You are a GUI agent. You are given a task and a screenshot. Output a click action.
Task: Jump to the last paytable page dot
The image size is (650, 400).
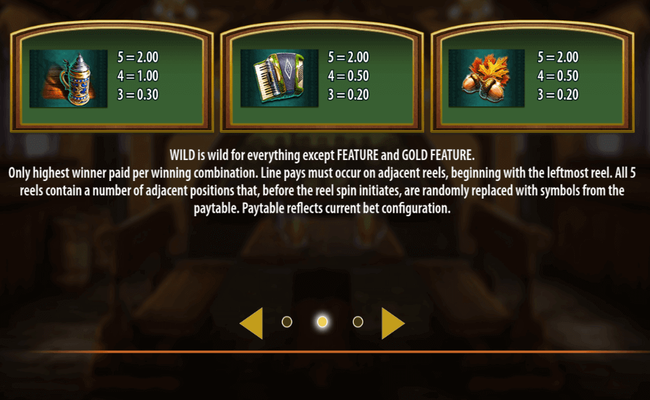(358, 322)
